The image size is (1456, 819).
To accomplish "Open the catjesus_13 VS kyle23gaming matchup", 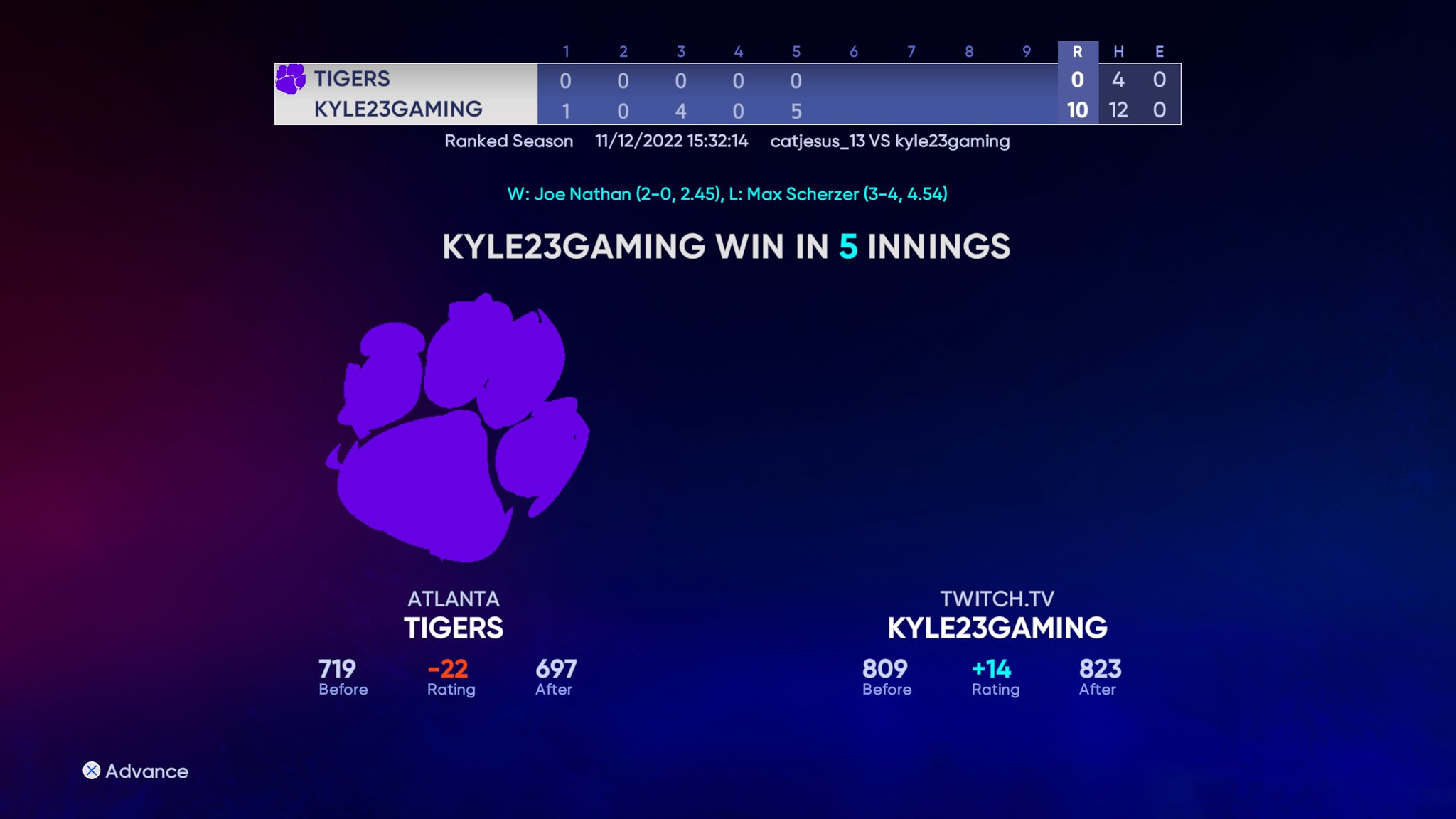I will [x=890, y=141].
